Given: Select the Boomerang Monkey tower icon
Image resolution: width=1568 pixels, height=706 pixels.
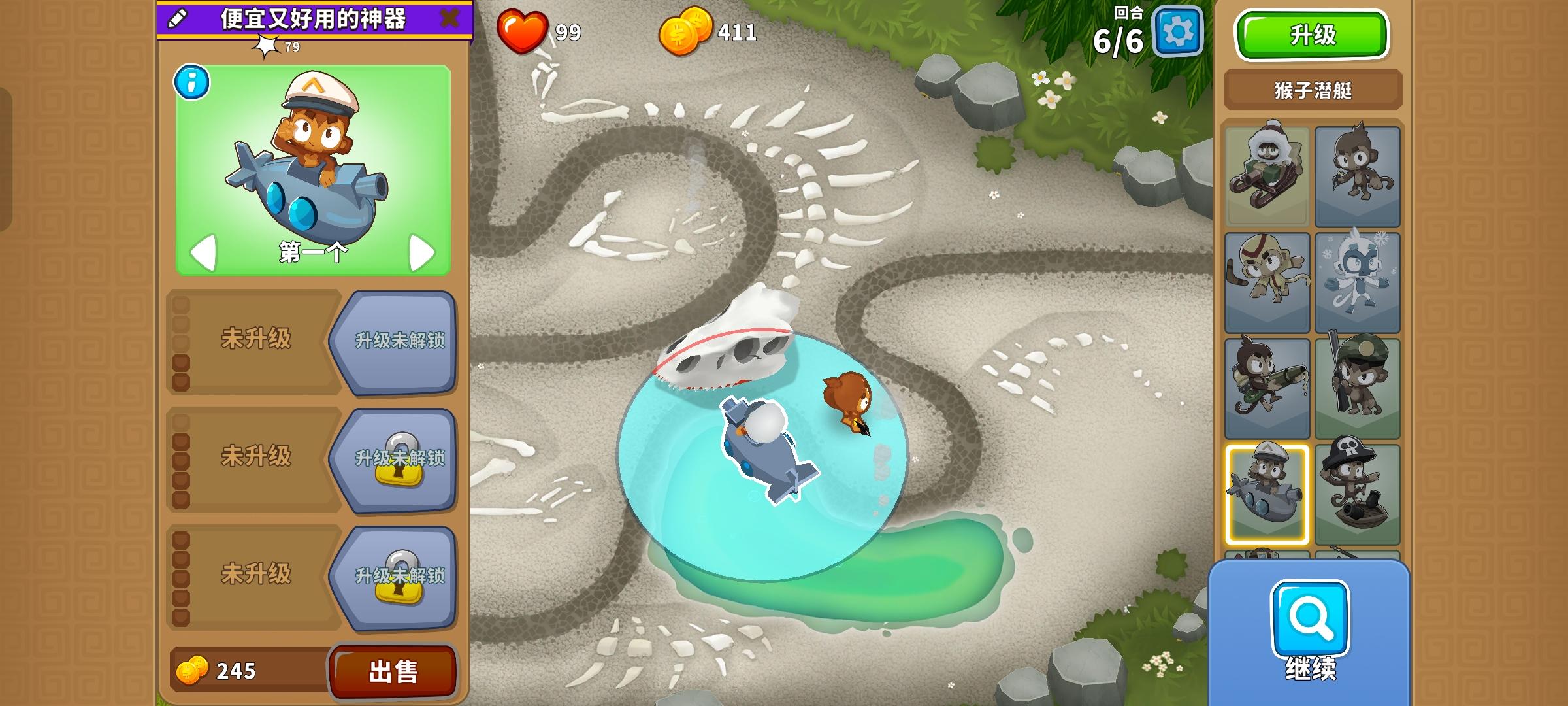Looking at the screenshot, I should click(1267, 281).
